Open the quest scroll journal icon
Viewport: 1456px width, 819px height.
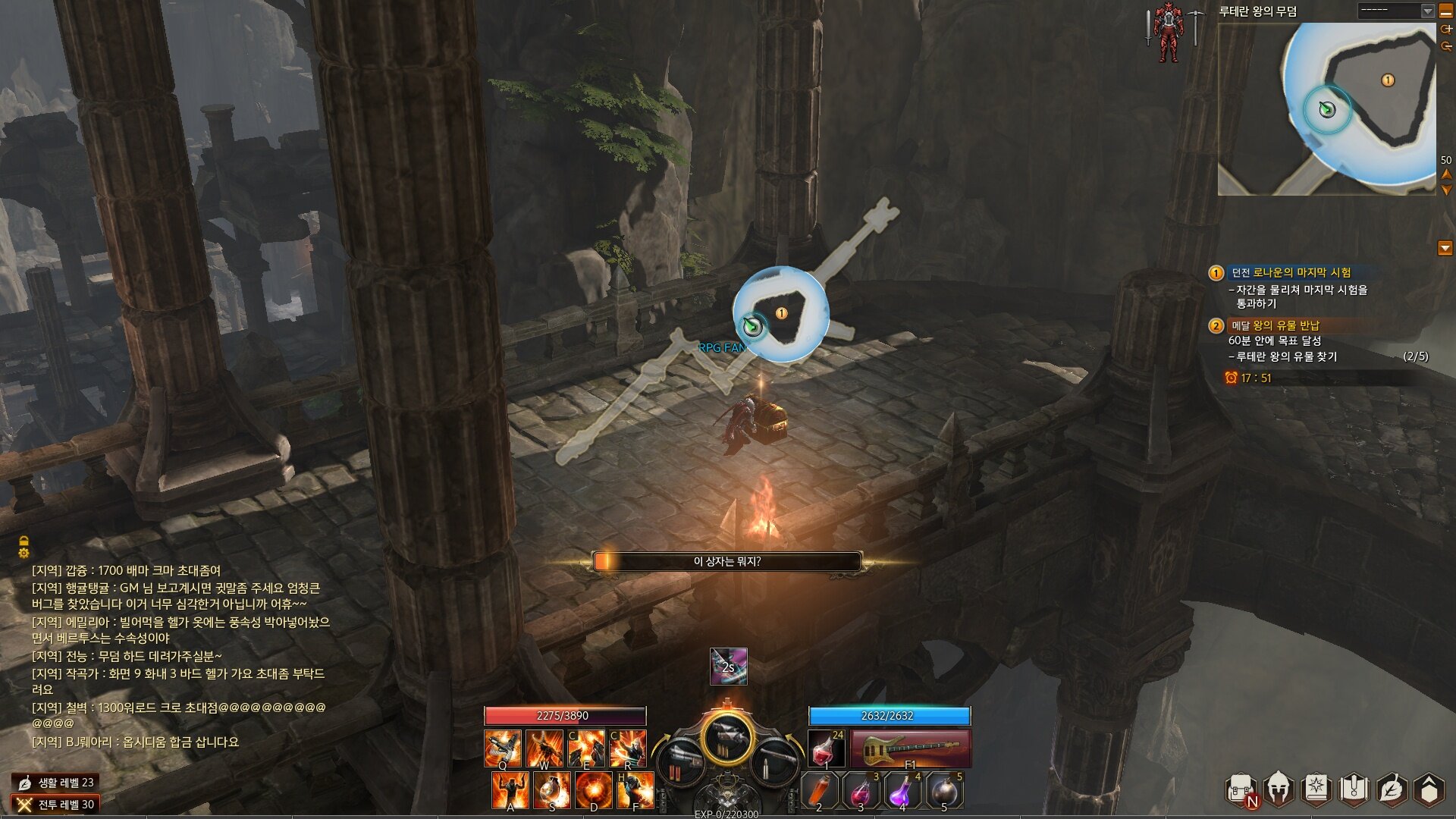1354,789
